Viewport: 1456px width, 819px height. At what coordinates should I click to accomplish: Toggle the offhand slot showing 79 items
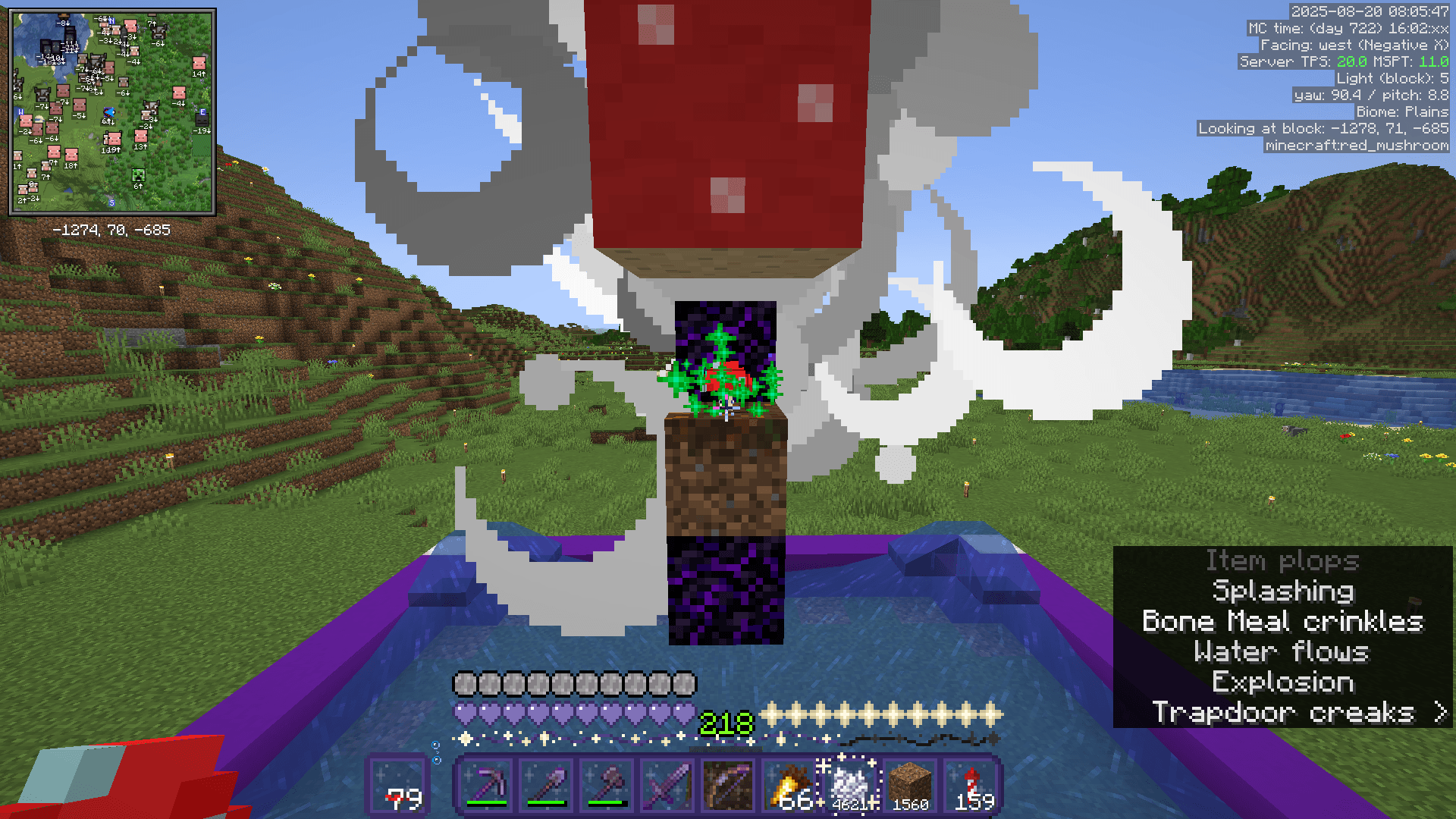tap(398, 784)
